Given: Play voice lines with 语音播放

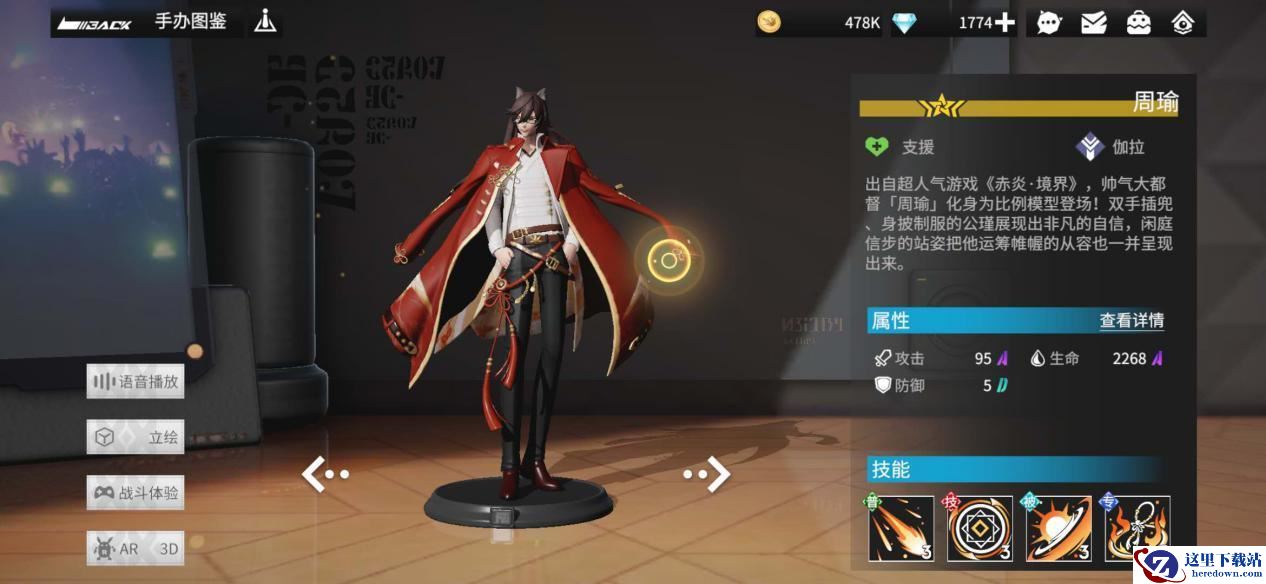Looking at the screenshot, I should 136,381.
